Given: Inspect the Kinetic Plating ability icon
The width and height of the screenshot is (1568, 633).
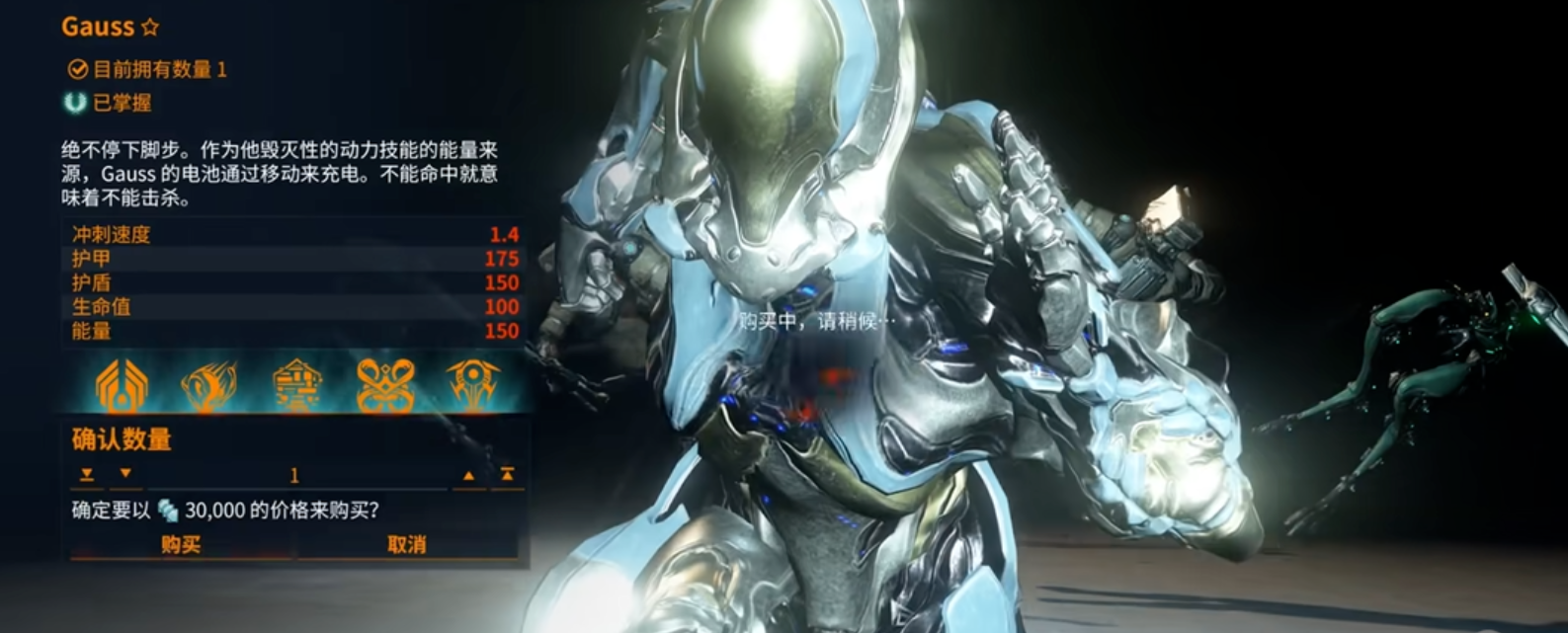Looking at the screenshot, I should click(297, 385).
